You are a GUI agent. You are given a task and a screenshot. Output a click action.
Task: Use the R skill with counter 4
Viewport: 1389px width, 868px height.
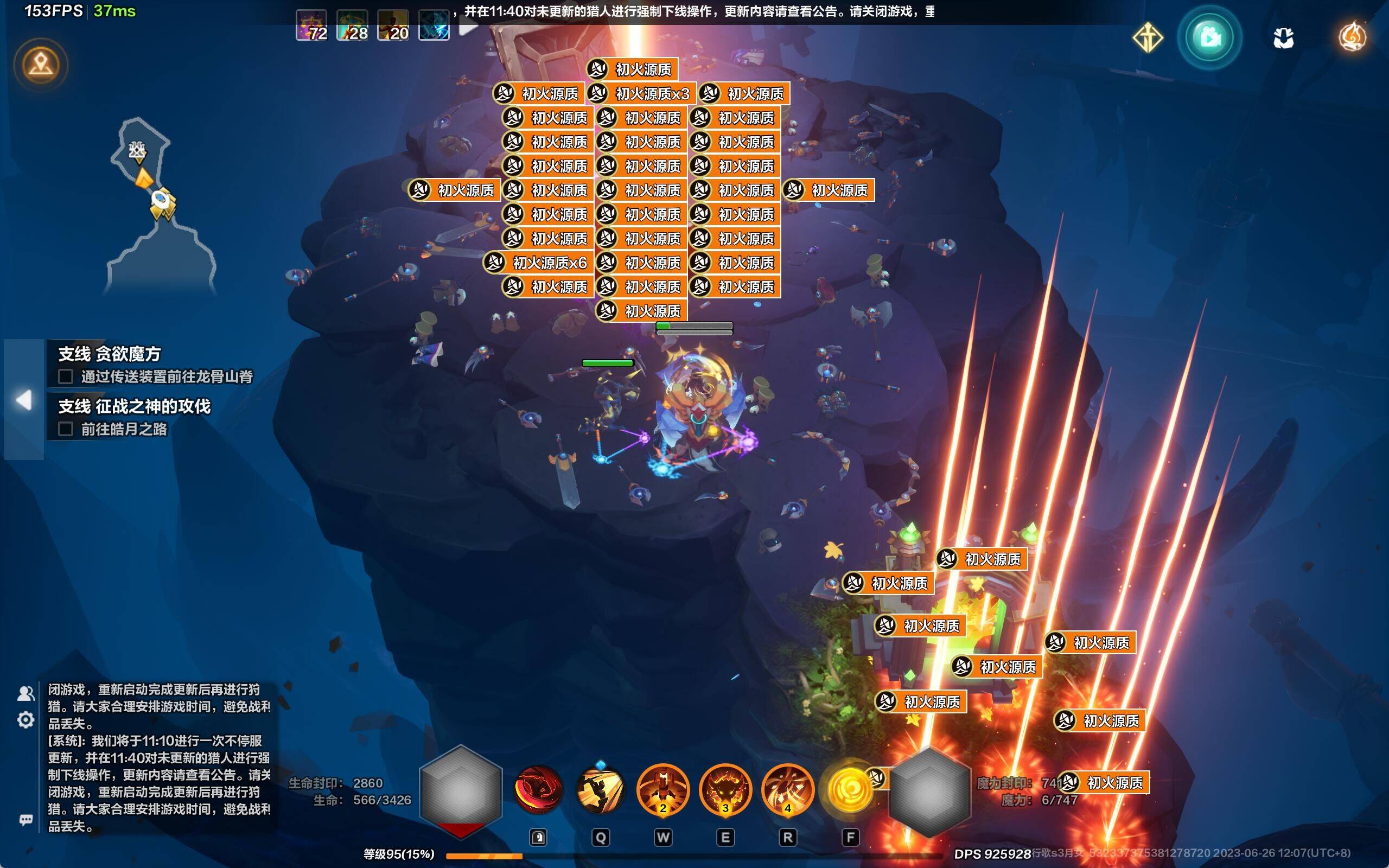[x=787, y=790]
